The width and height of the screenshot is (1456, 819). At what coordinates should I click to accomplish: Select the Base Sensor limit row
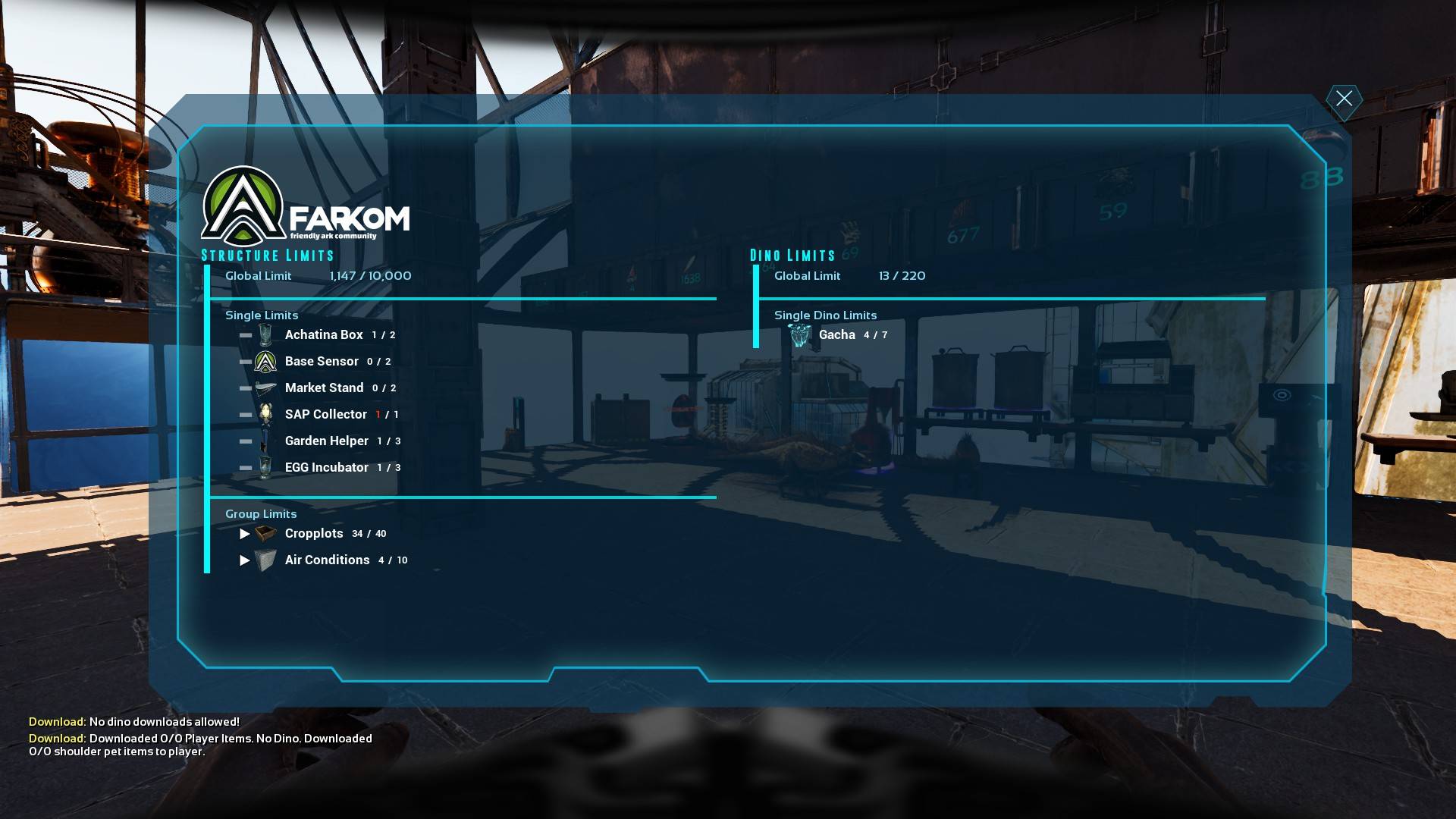322,361
